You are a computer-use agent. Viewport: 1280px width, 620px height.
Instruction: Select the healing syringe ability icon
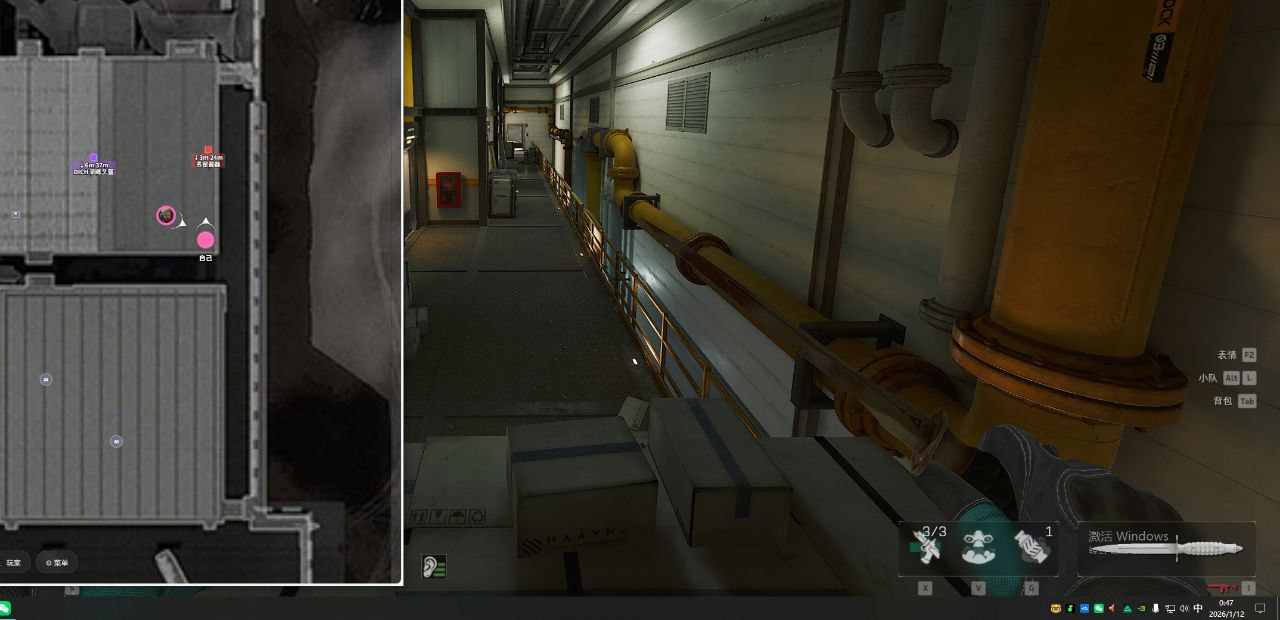pyautogui.click(x=927, y=547)
